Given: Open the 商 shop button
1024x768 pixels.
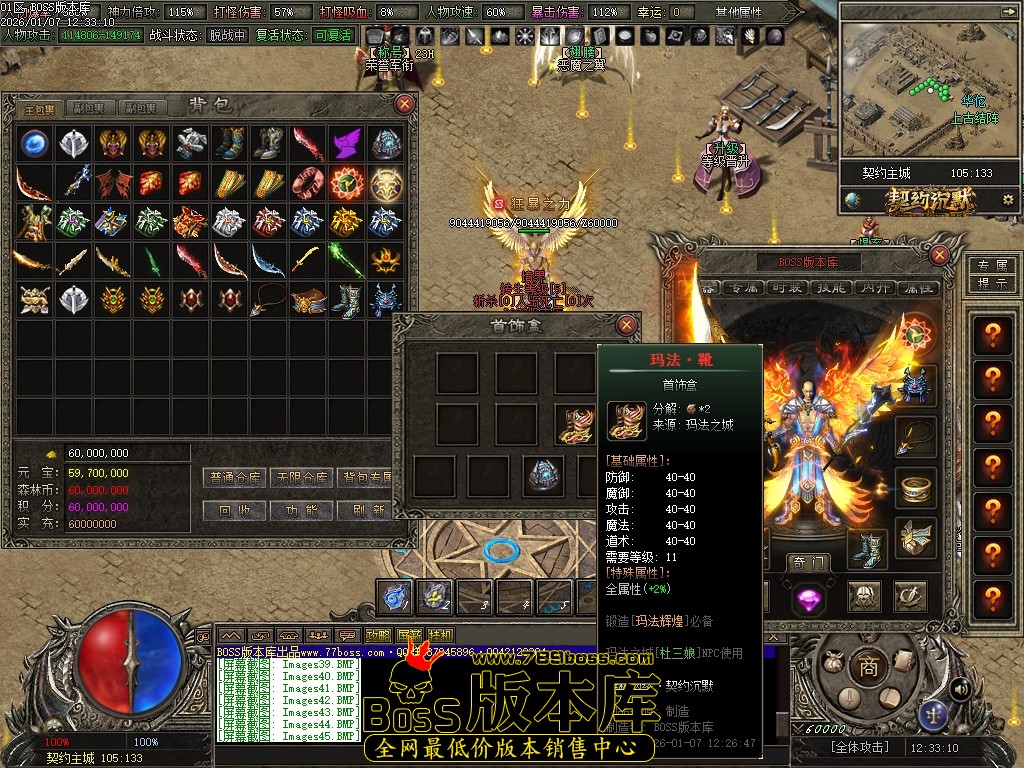Looking at the screenshot, I should 869,666.
